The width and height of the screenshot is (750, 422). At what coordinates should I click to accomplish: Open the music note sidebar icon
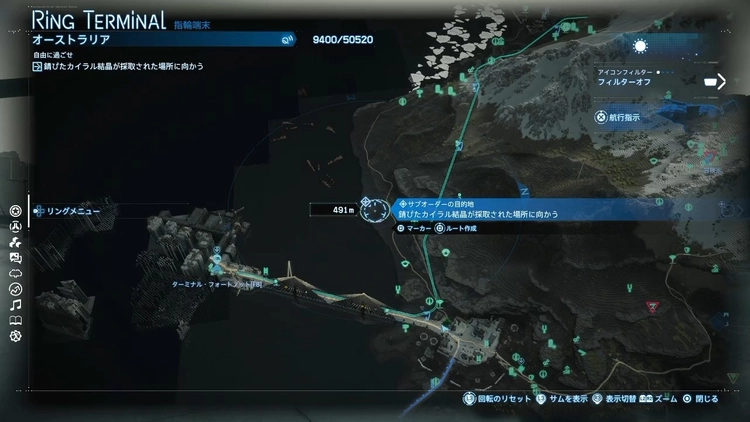(15, 305)
